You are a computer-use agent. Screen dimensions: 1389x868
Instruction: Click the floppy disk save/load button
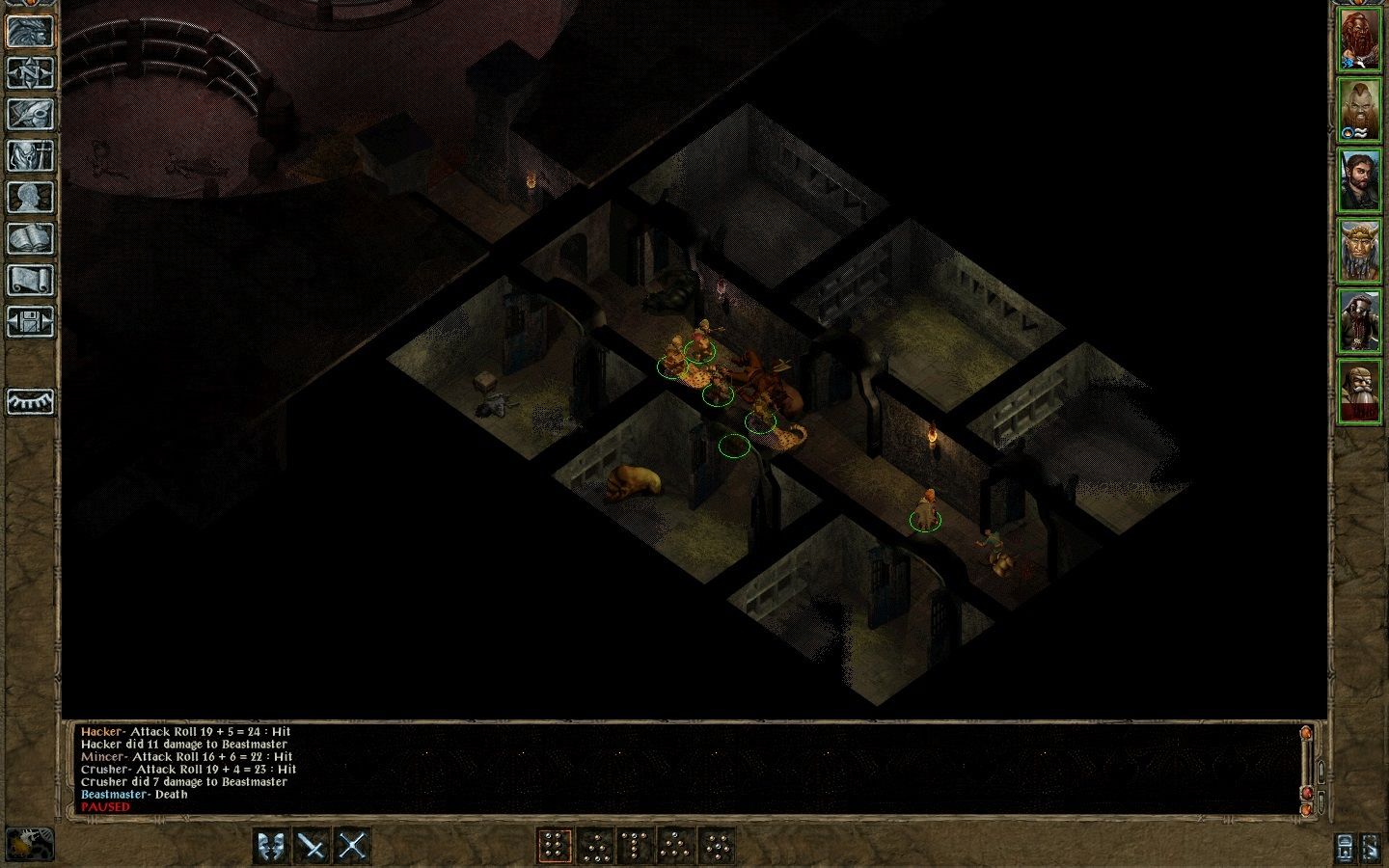pos(31,321)
